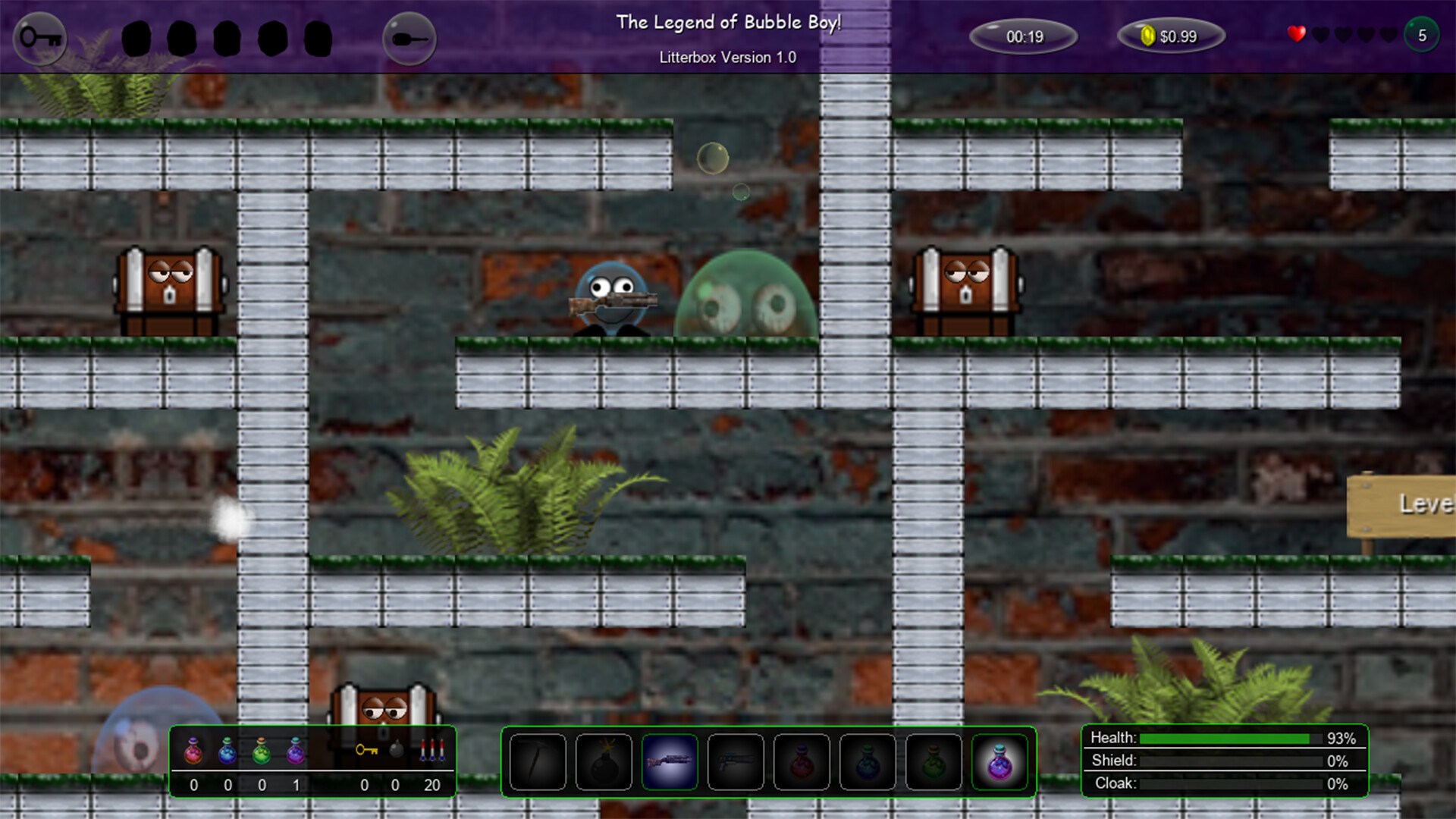Image resolution: width=1456 pixels, height=819 pixels.
Task: Click the weapon bubble icon in the top bar
Action: (409, 39)
